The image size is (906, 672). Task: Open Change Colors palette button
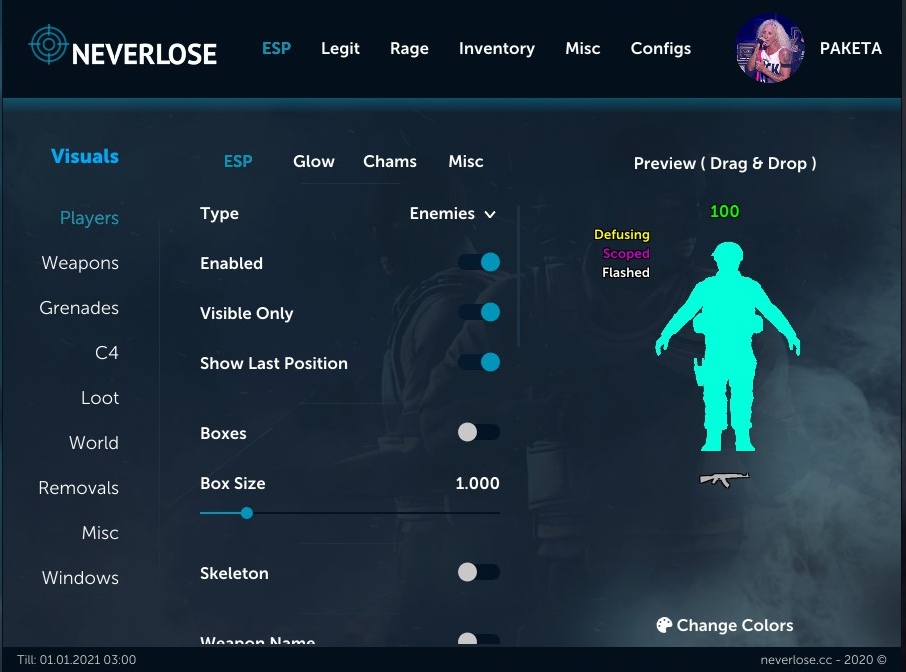[x=724, y=626]
